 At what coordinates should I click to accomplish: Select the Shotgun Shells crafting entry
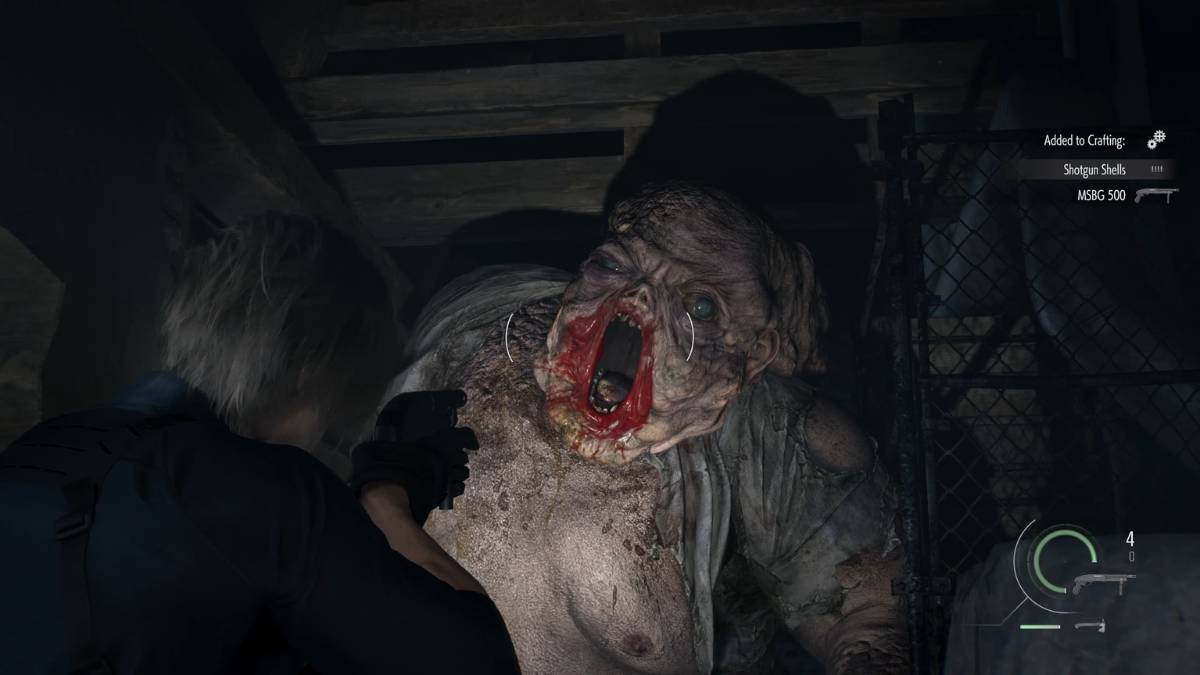pyautogui.click(x=1093, y=170)
